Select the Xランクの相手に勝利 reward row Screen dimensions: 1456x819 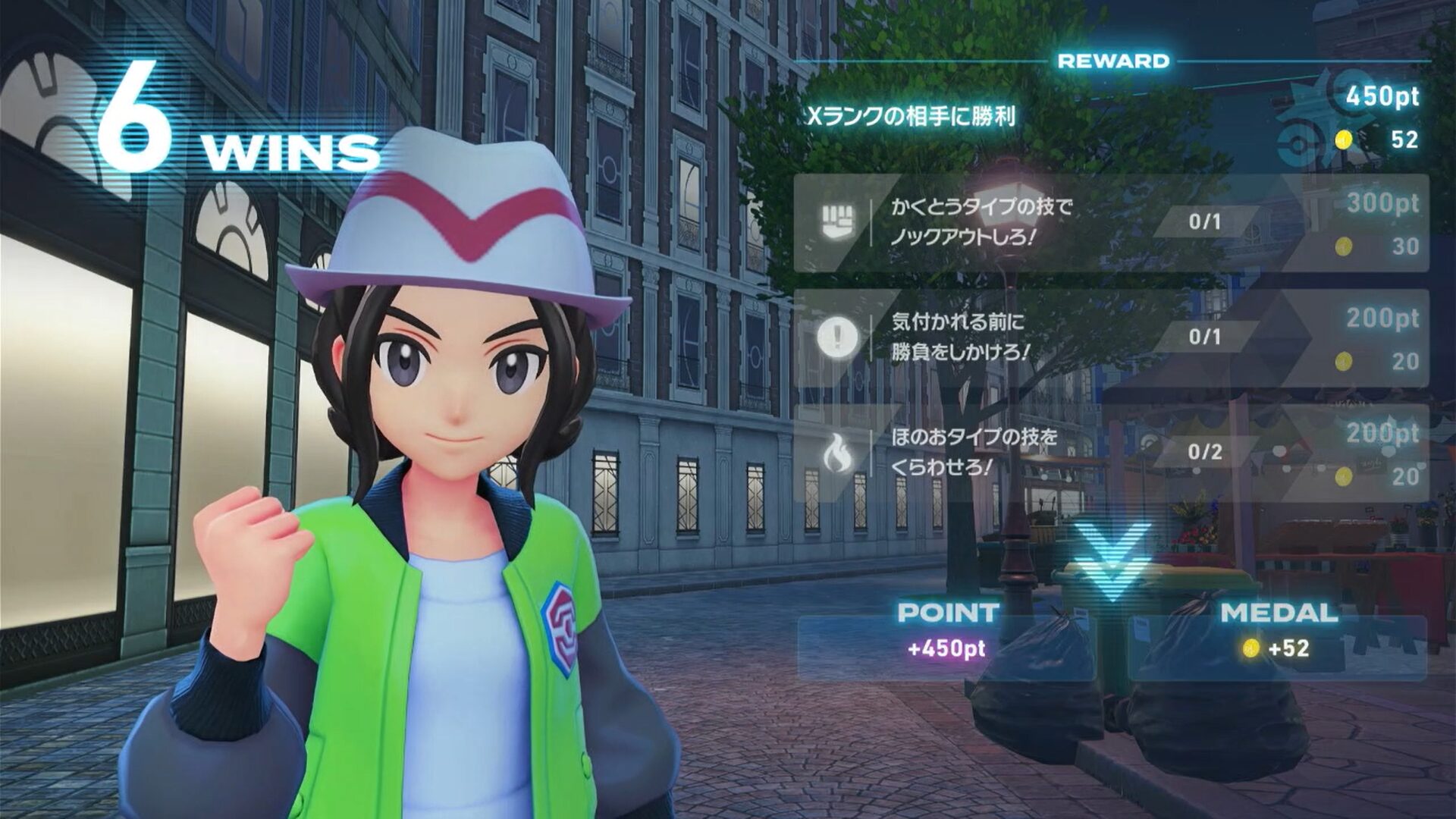point(1111,117)
